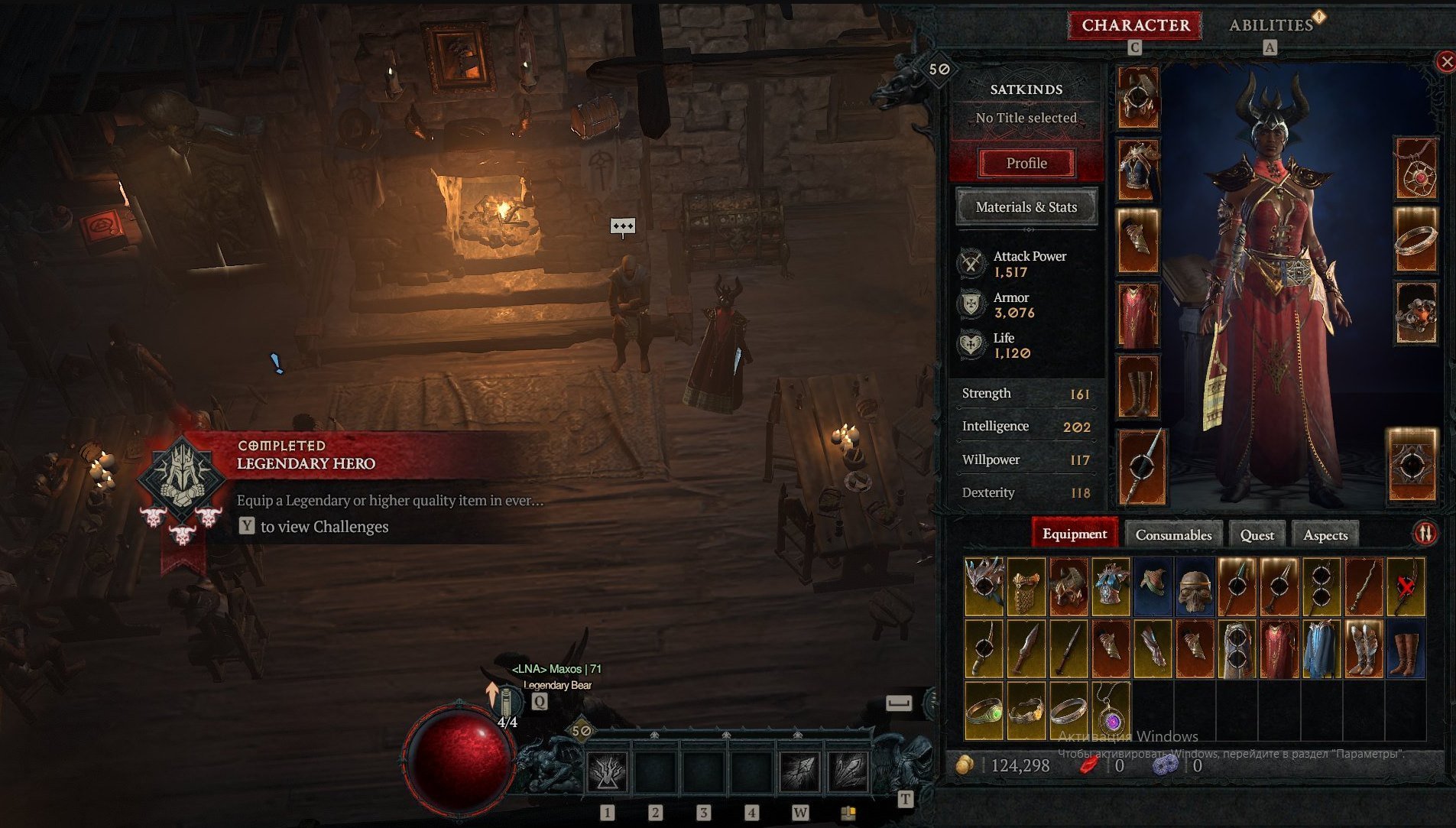Open the player Profile
Image resolution: width=1456 pixels, height=828 pixels.
pos(1026,163)
